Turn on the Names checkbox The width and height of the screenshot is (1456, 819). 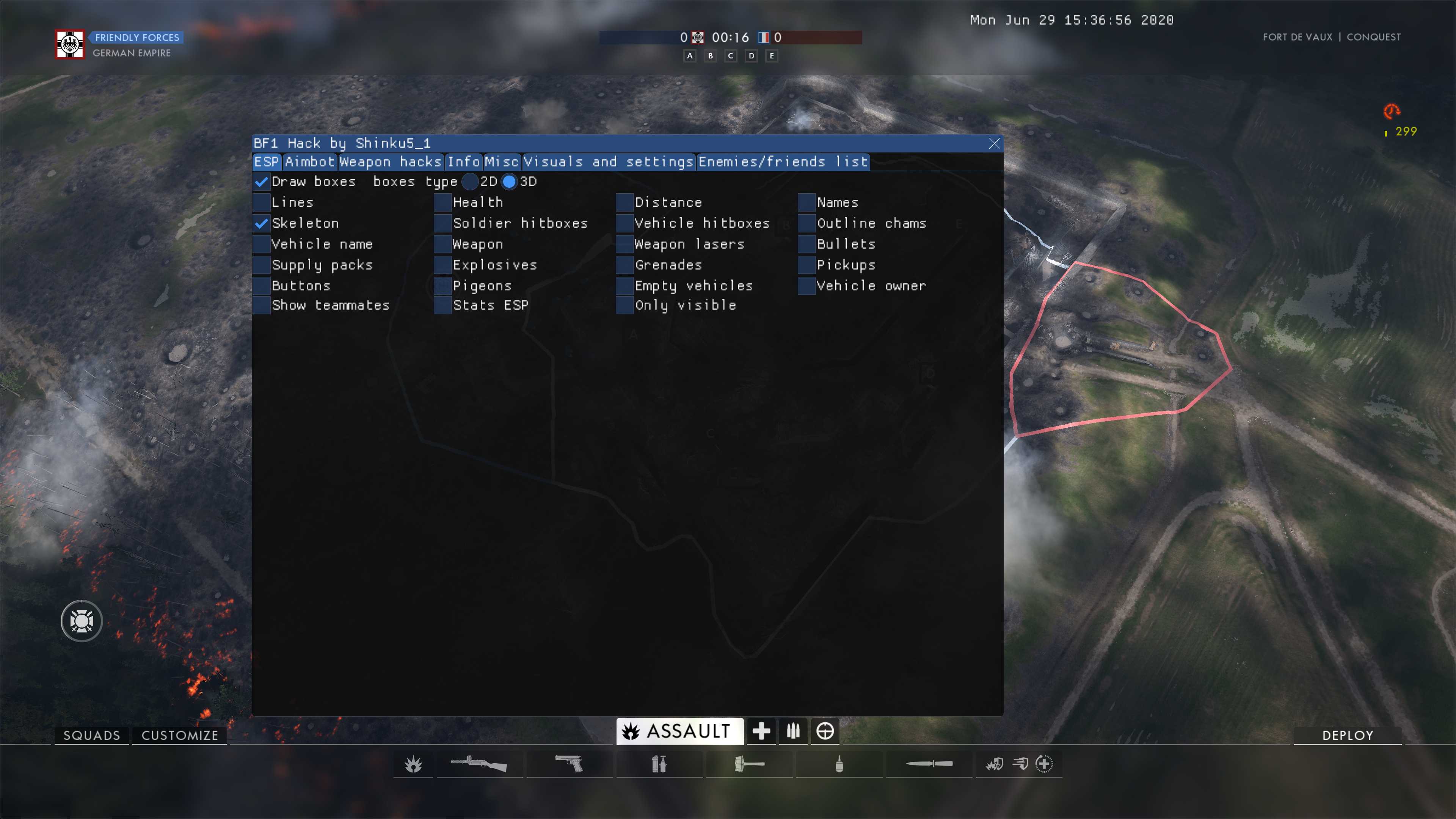[806, 203]
